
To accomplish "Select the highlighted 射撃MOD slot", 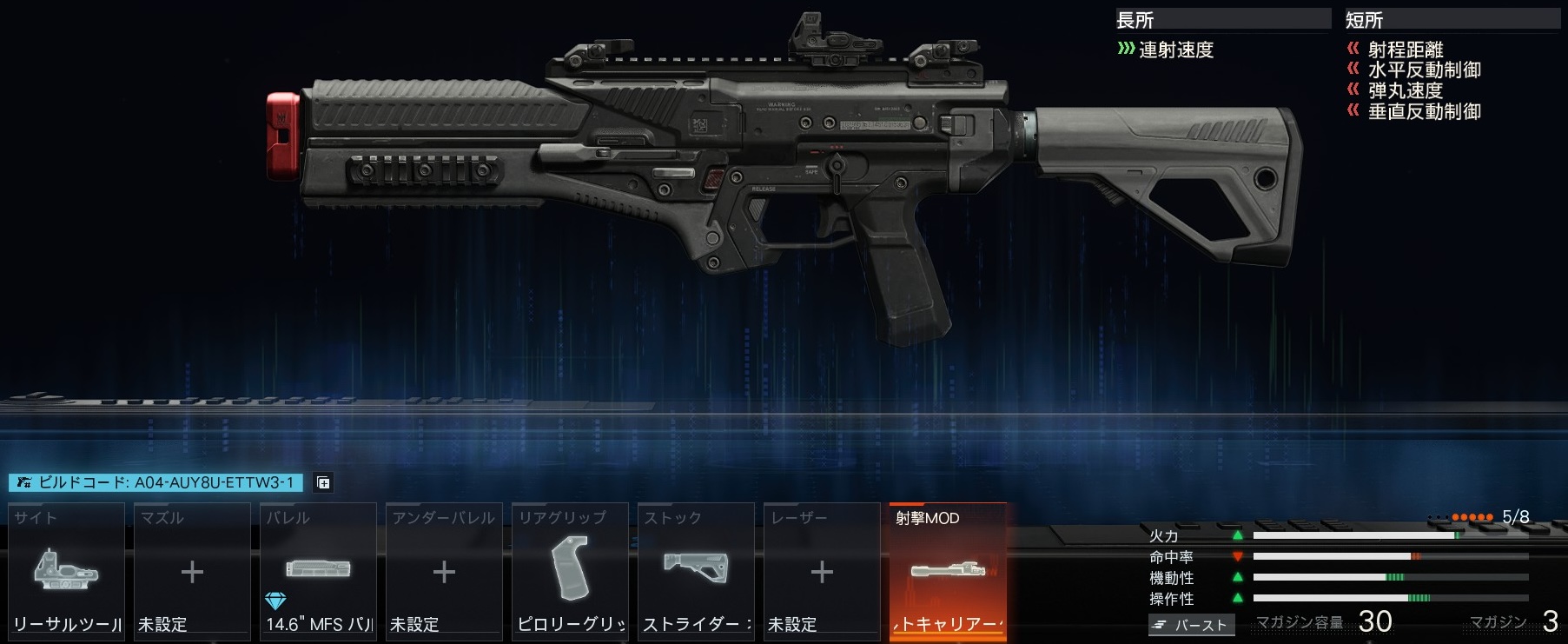I will [x=948, y=571].
